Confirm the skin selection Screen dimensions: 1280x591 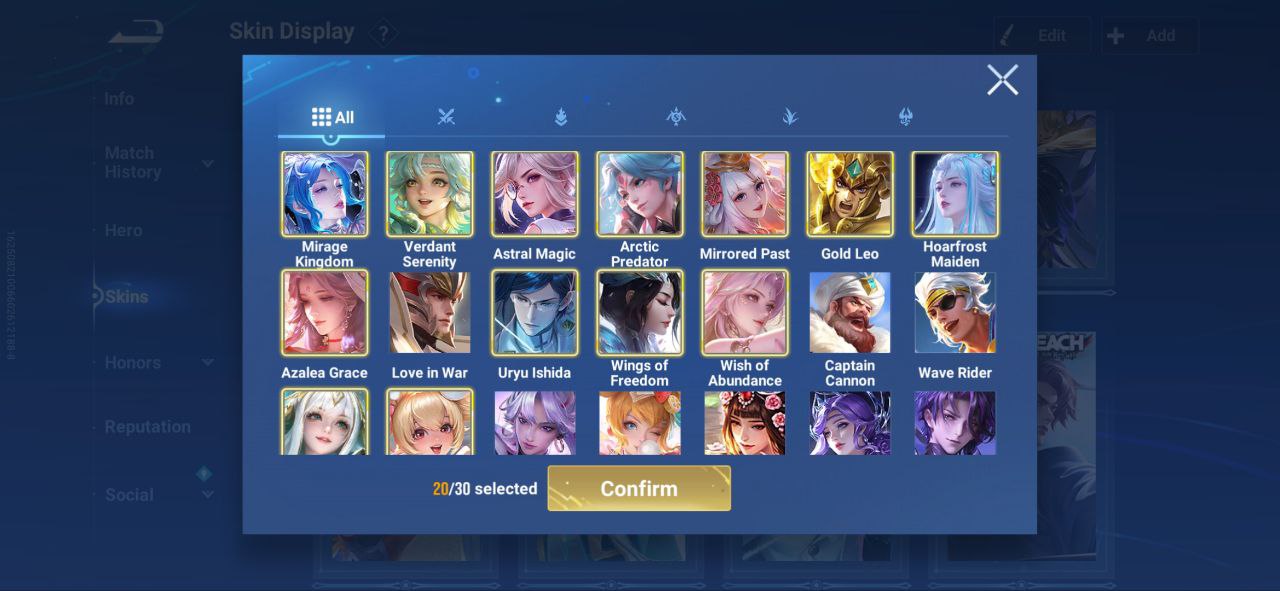click(x=639, y=488)
